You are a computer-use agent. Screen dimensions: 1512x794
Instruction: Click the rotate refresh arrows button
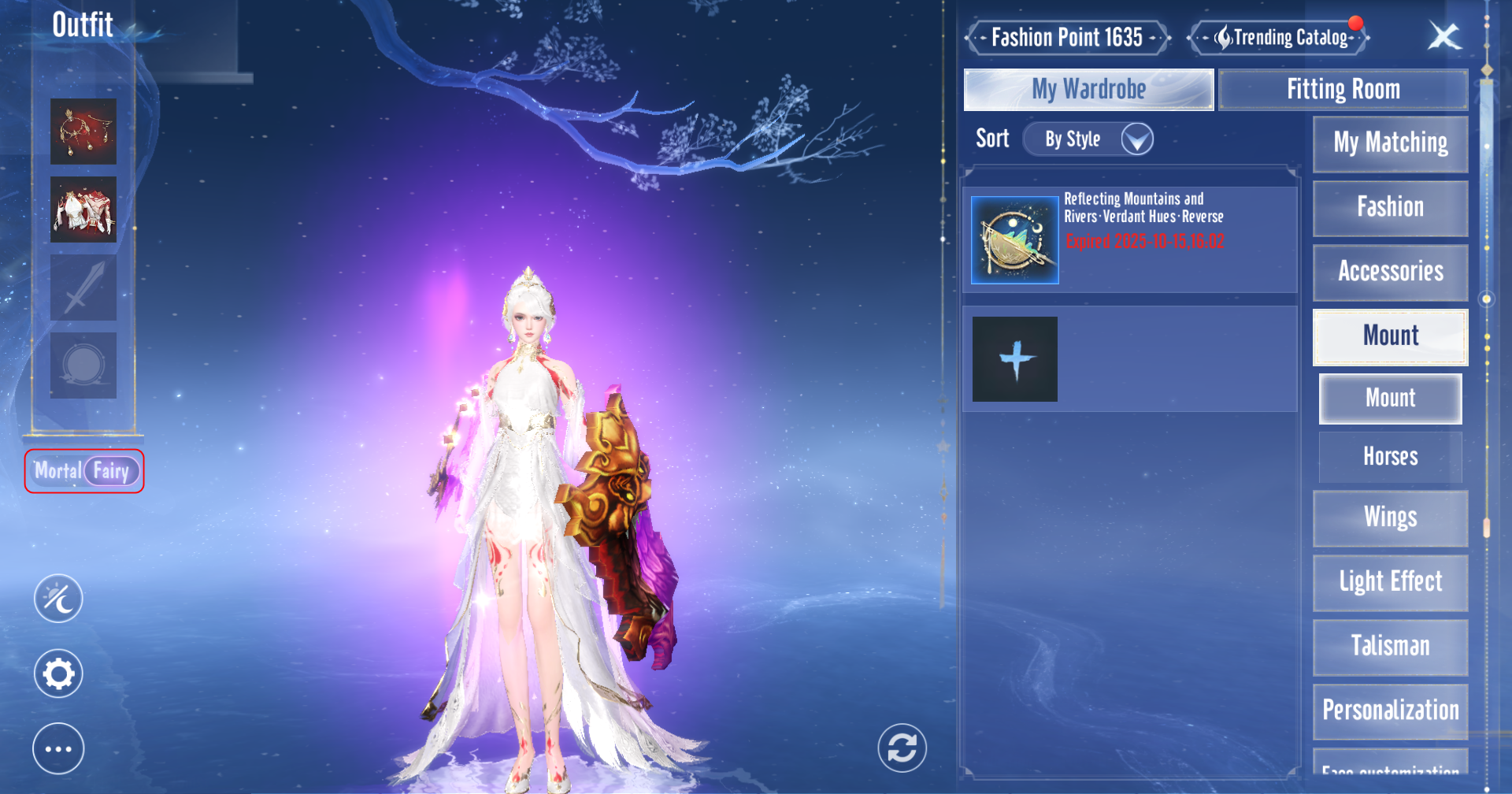[902, 748]
